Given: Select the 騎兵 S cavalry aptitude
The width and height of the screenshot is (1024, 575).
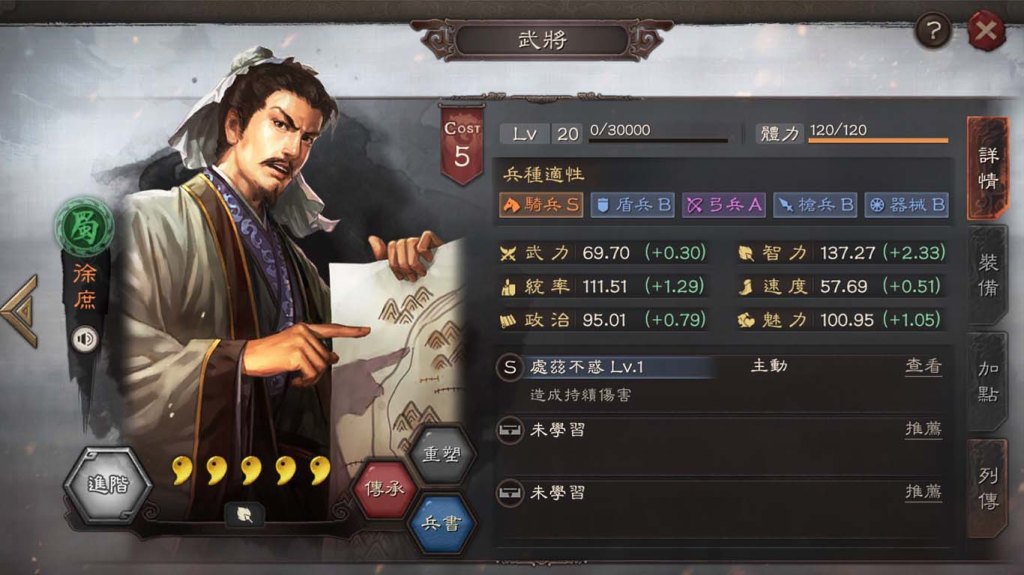Looking at the screenshot, I should click(x=540, y=205).
